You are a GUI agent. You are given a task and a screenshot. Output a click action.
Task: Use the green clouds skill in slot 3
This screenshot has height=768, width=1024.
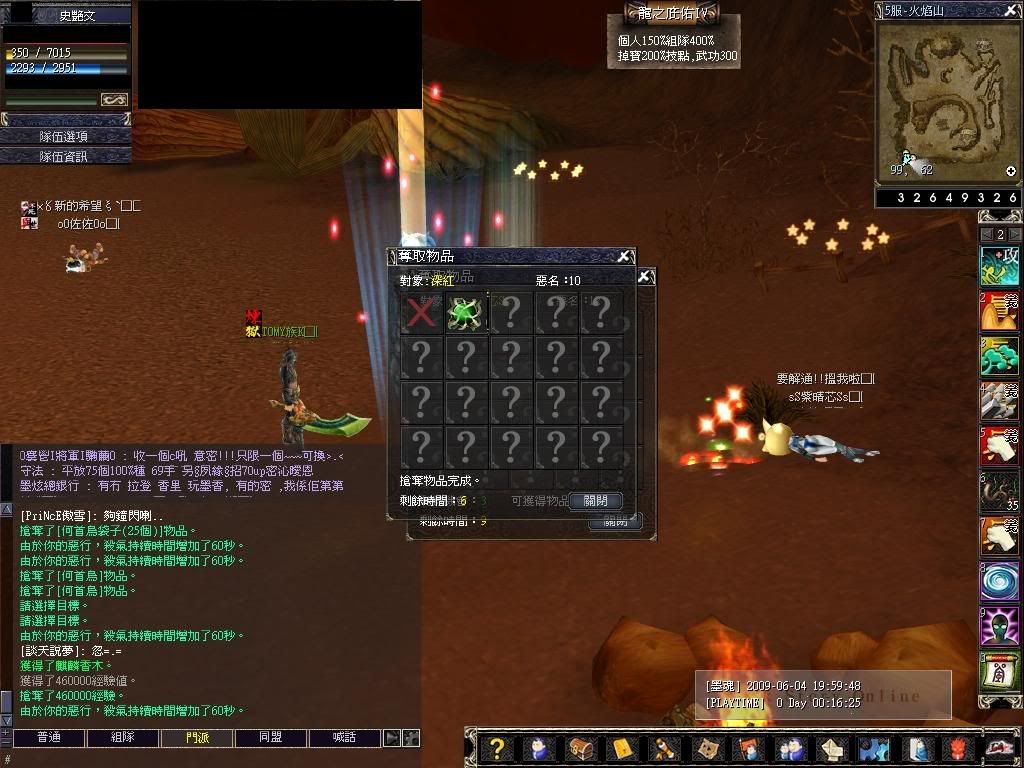tap(999, 357)
